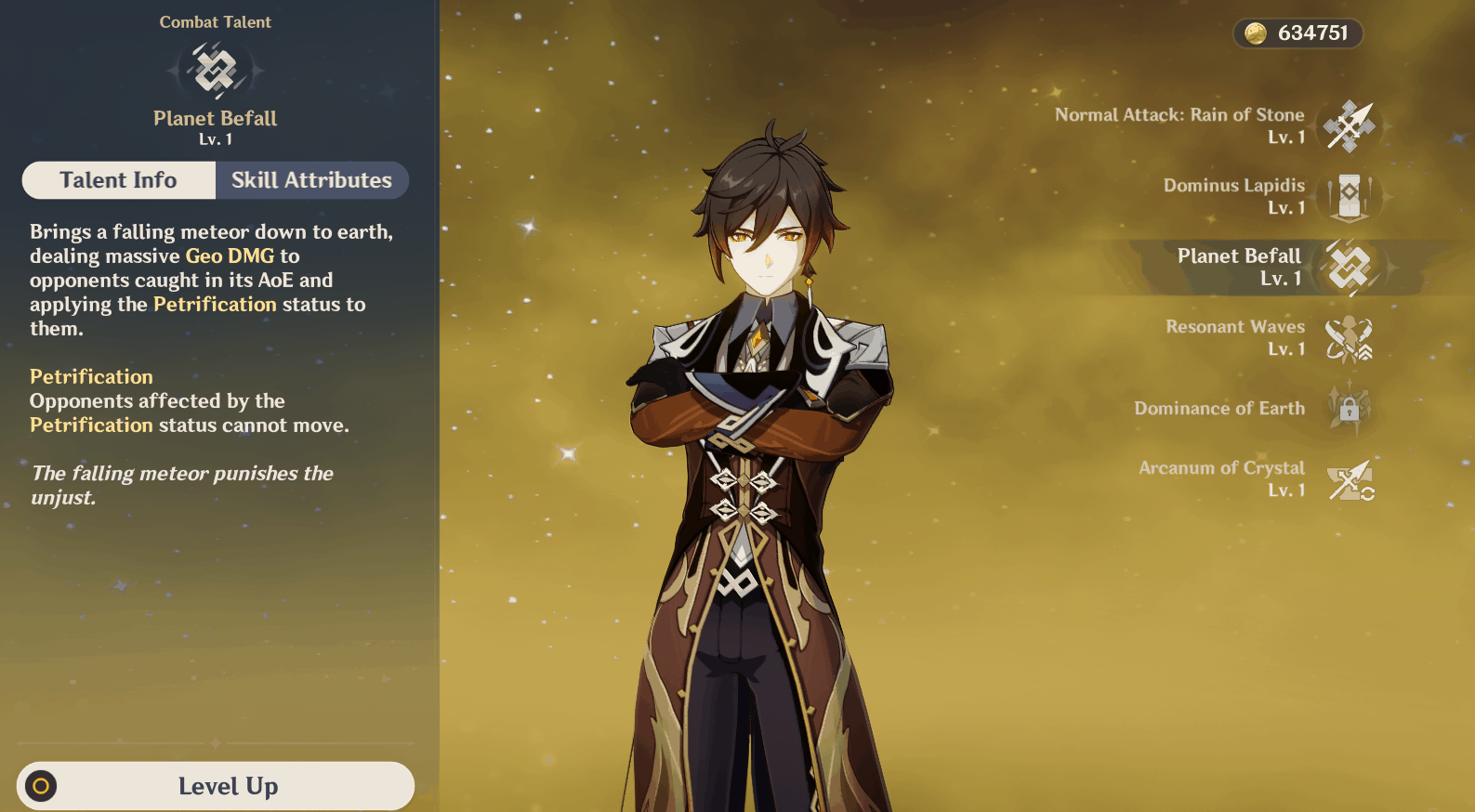Screen dimensions: 1475x812
Task: Level up the Planet Befall talent
Action: 216,786
